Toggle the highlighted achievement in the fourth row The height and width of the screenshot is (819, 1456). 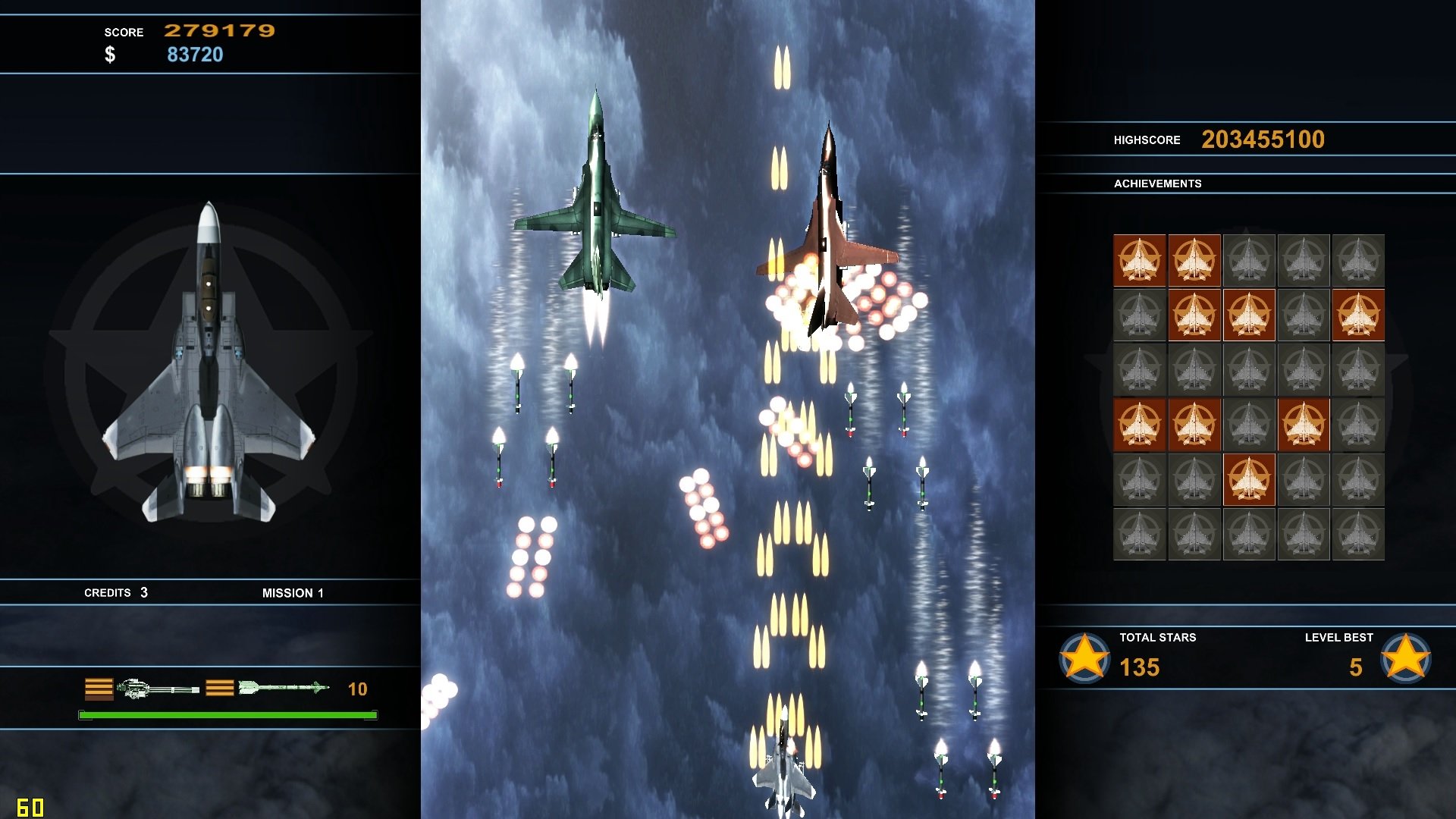[x=1304, y=425]
